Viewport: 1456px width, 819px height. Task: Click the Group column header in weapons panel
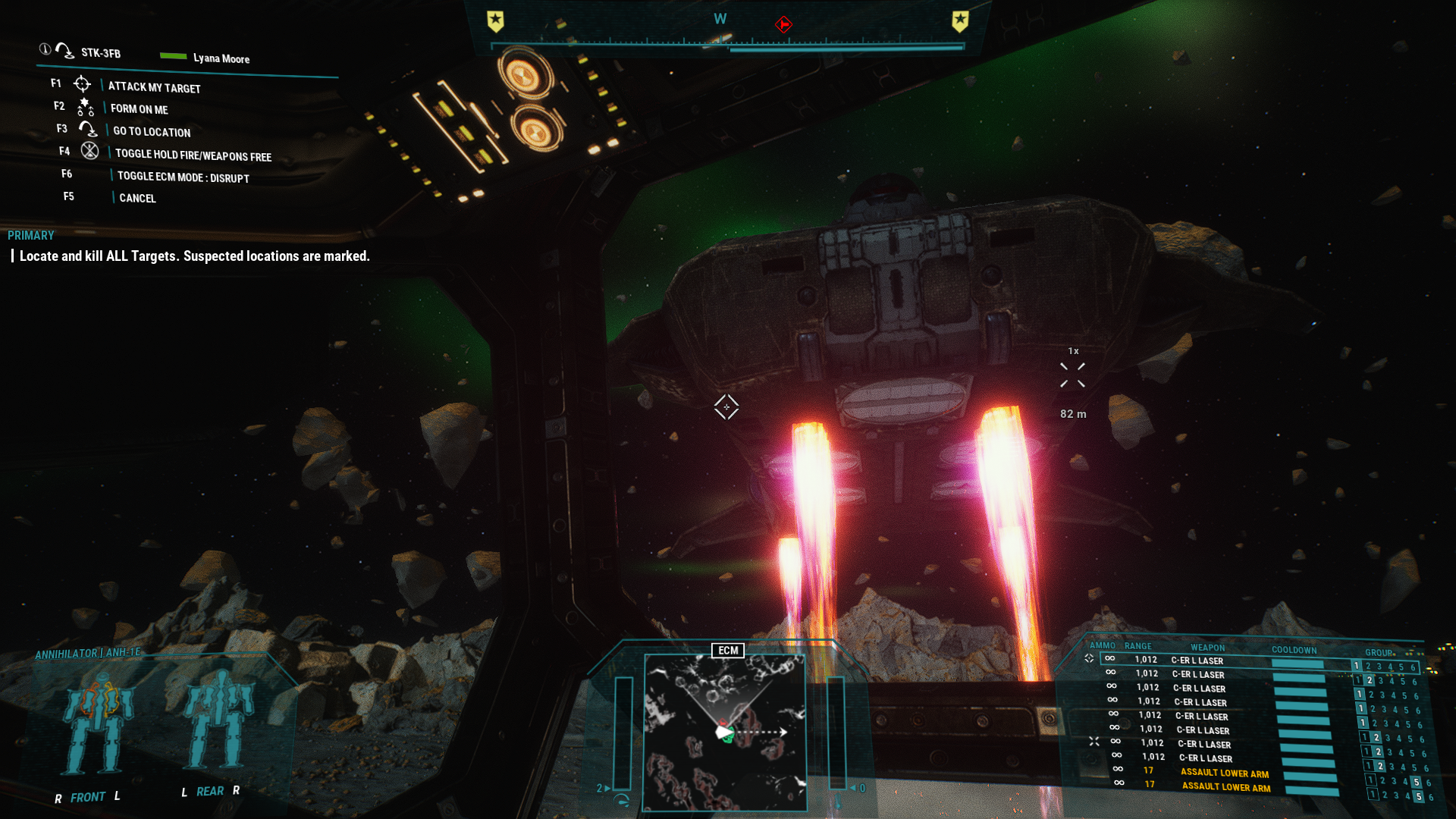pos(1379,652)
